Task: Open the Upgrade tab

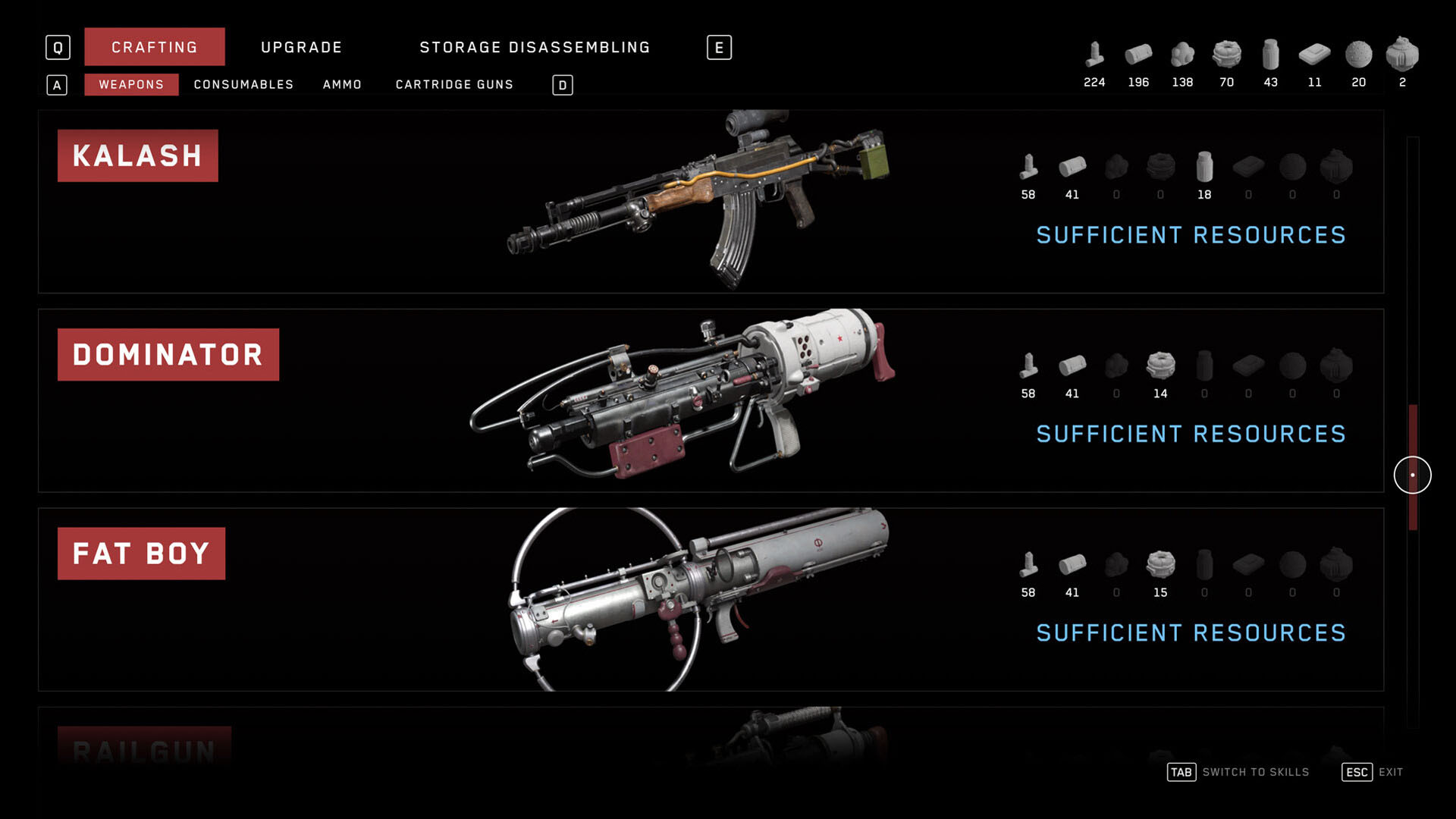Action: 301,47
